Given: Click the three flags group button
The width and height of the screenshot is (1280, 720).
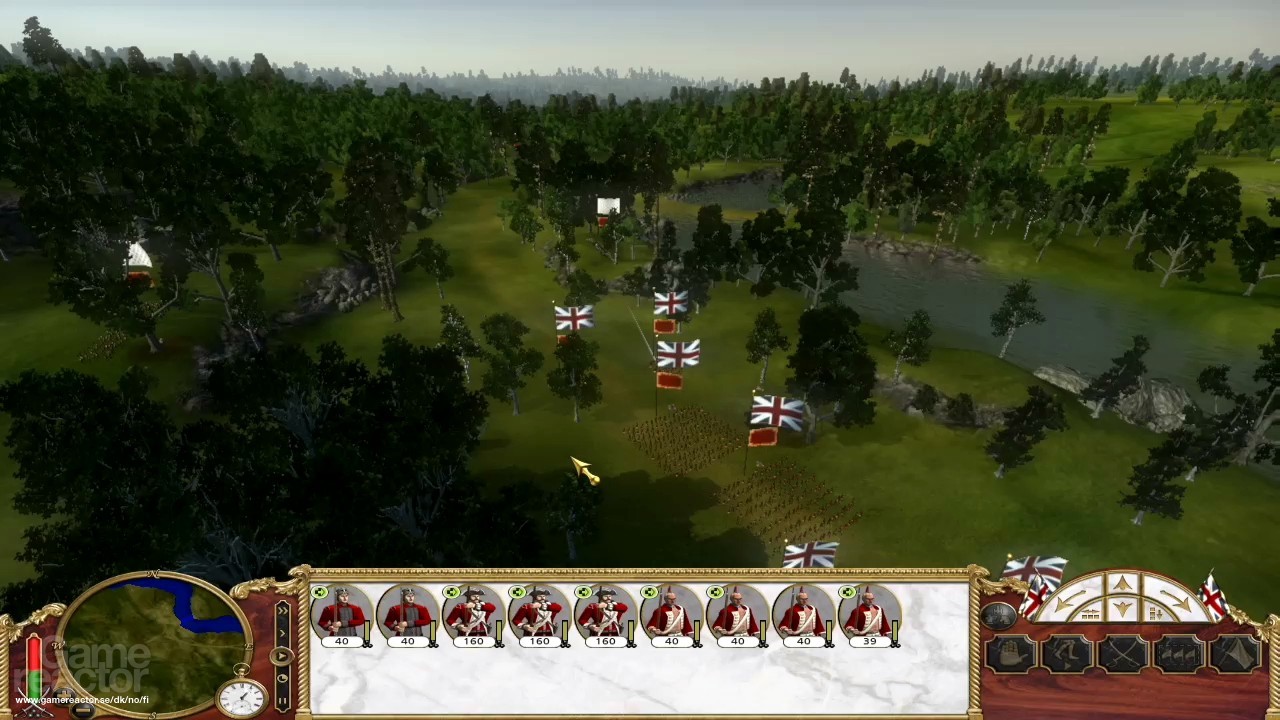Looking at the screenshot, I should [x=1179, y=655].
